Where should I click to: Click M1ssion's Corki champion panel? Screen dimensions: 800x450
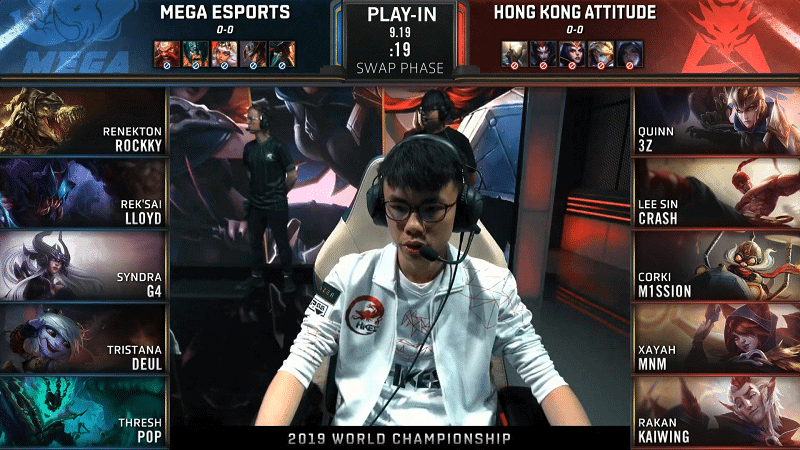point(716,264)
